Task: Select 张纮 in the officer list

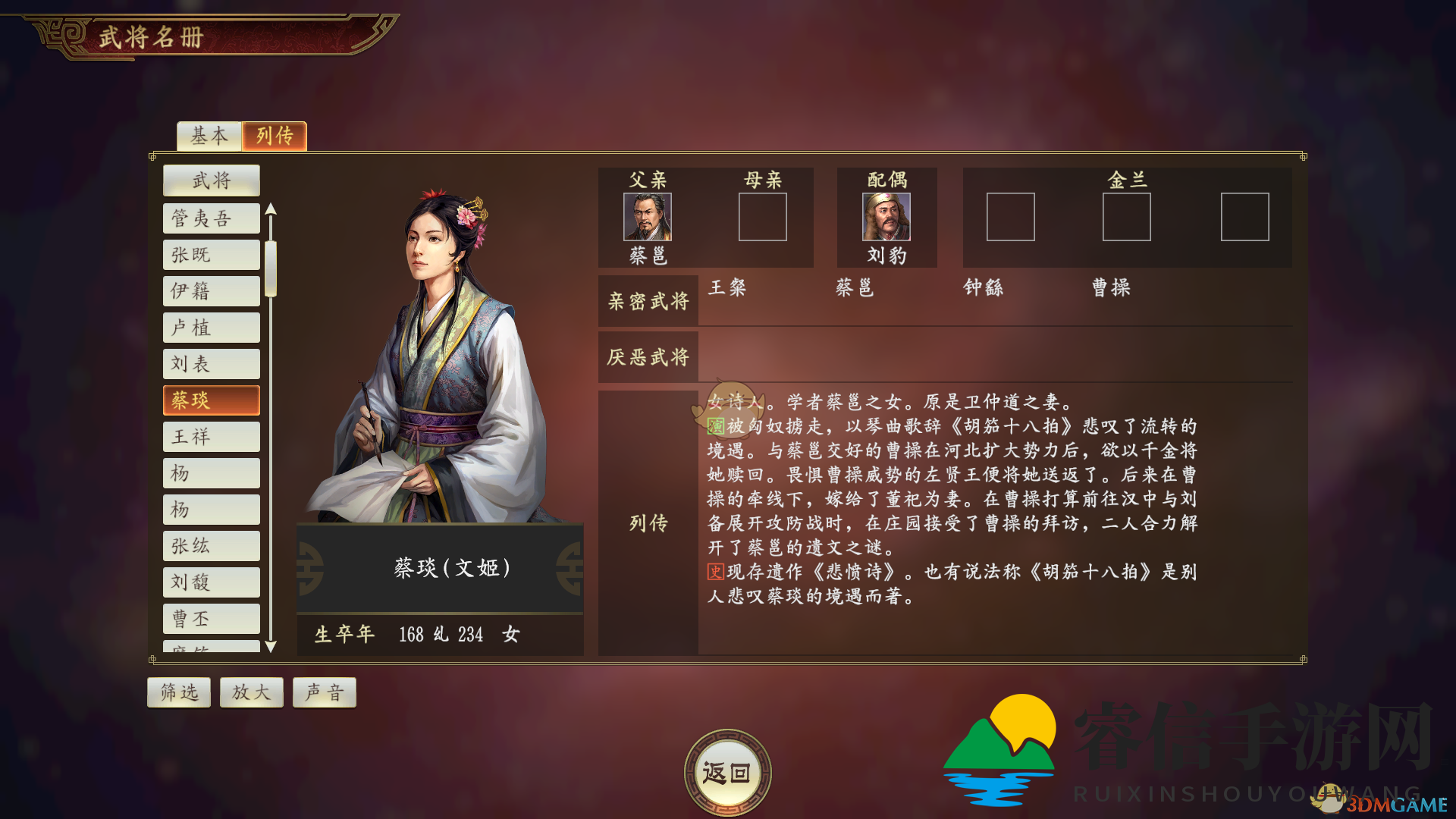Action: tap(212, 546)
